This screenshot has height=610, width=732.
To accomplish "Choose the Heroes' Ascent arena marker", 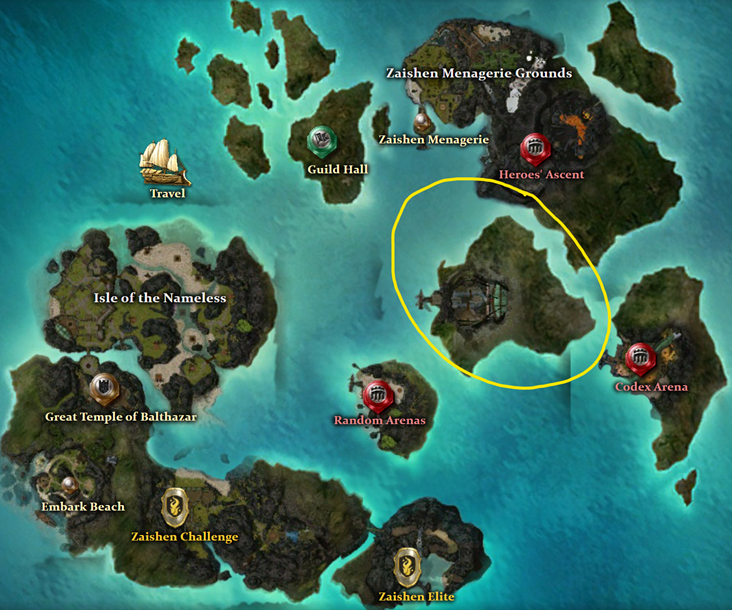I will coord(536,148).
